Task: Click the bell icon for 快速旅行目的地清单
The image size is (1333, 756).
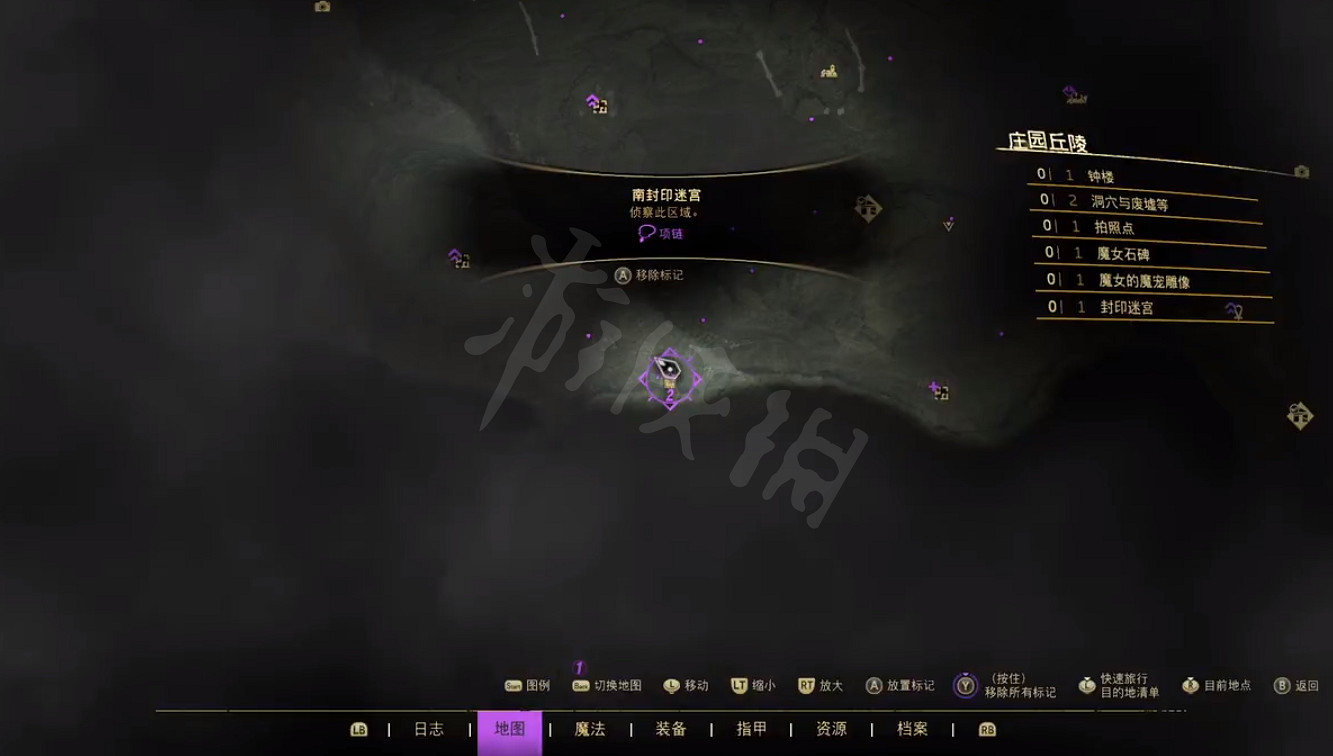Action: tap(1086, 686)
